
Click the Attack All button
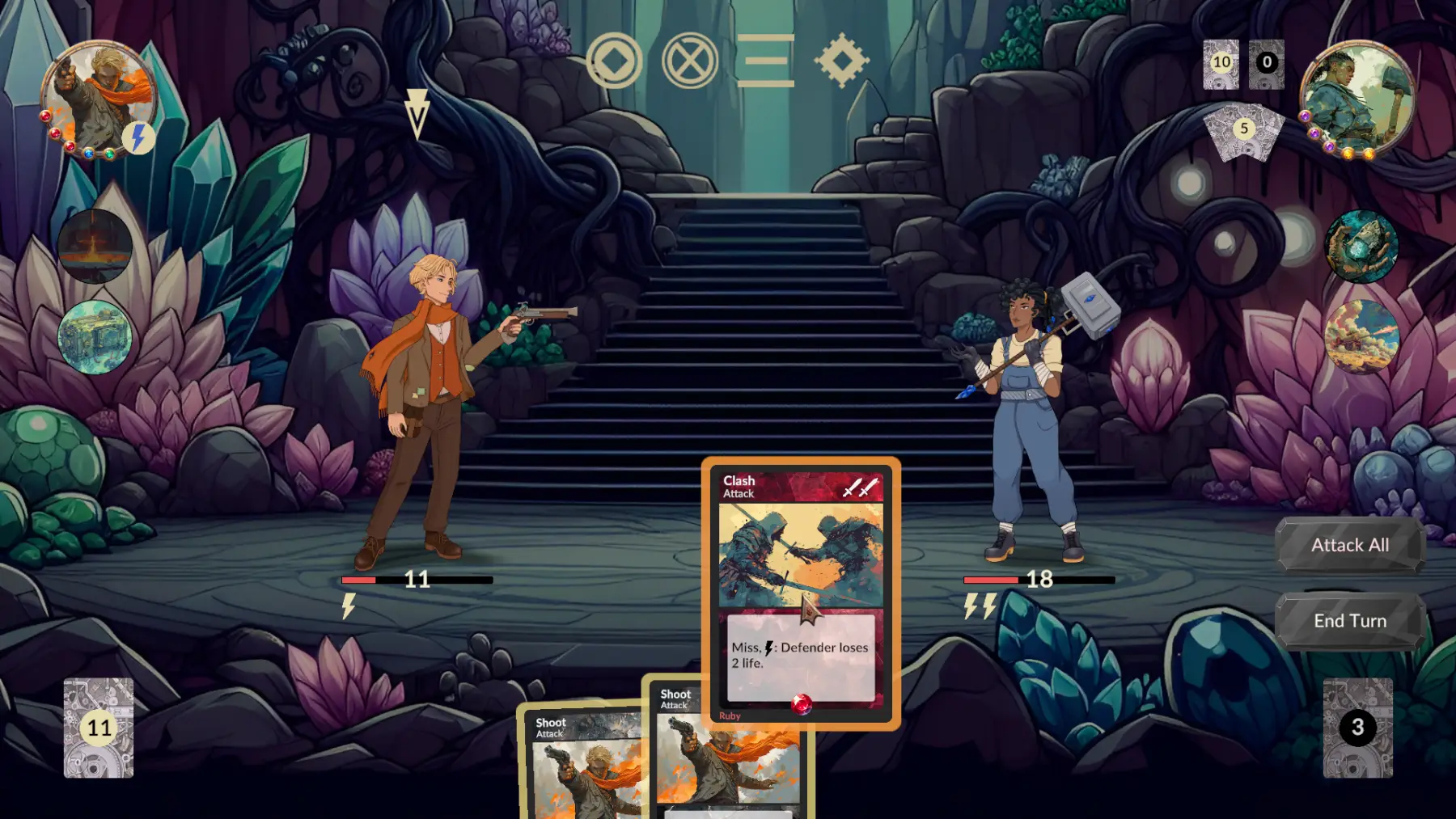[1349, 546]
